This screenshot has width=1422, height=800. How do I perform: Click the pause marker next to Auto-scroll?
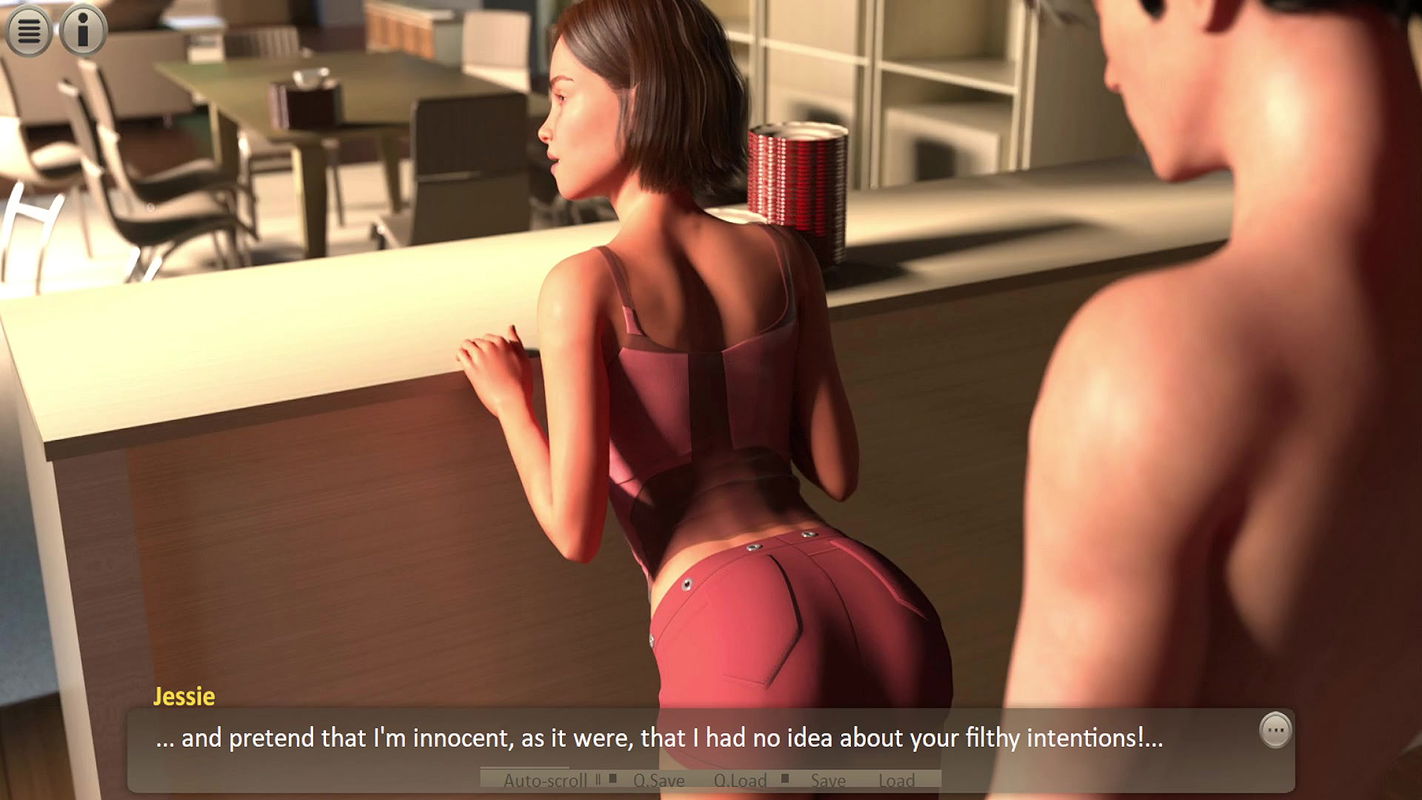tap(597, 780)
